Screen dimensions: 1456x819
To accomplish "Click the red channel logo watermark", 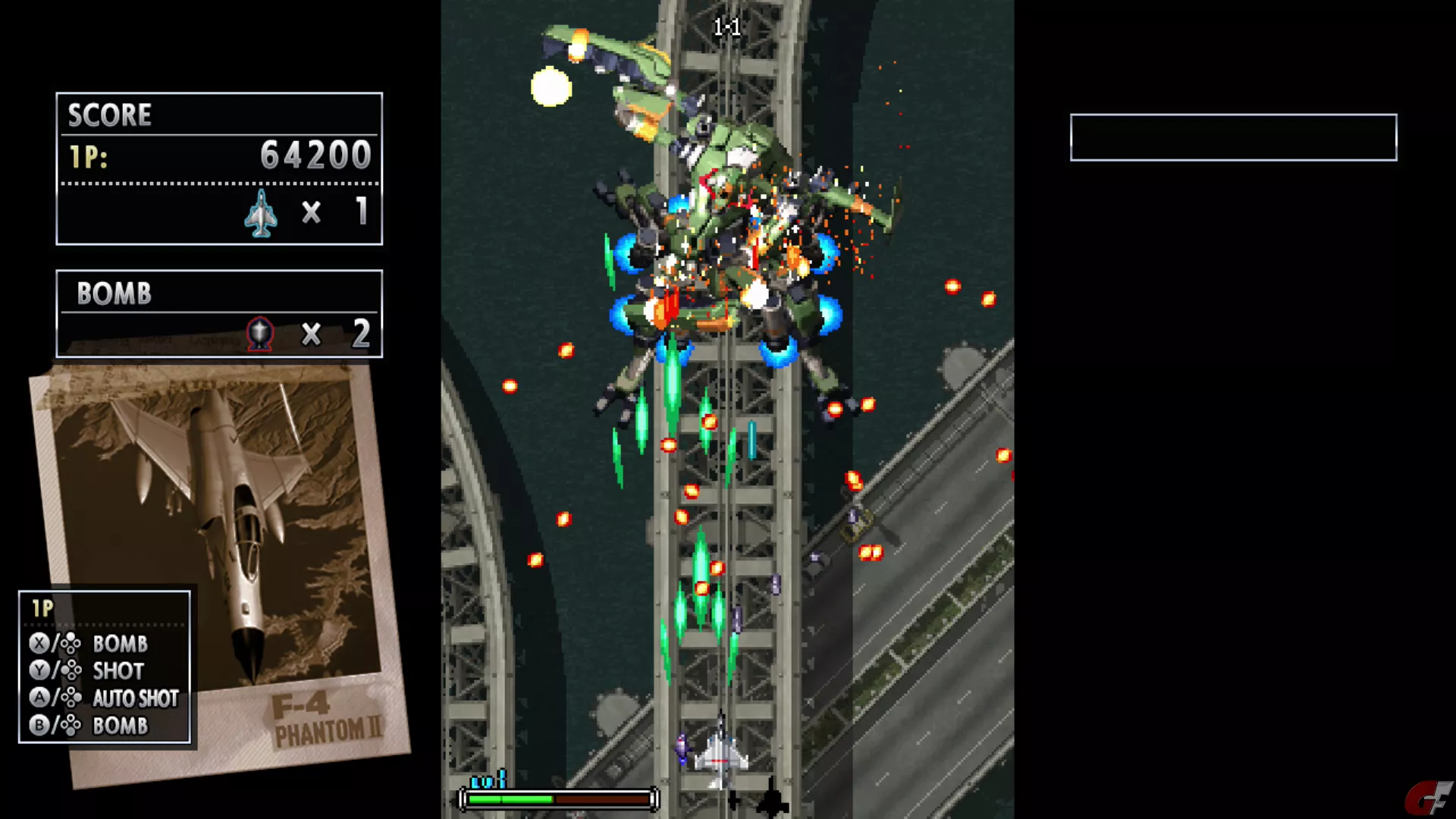I will (1429, 799).
